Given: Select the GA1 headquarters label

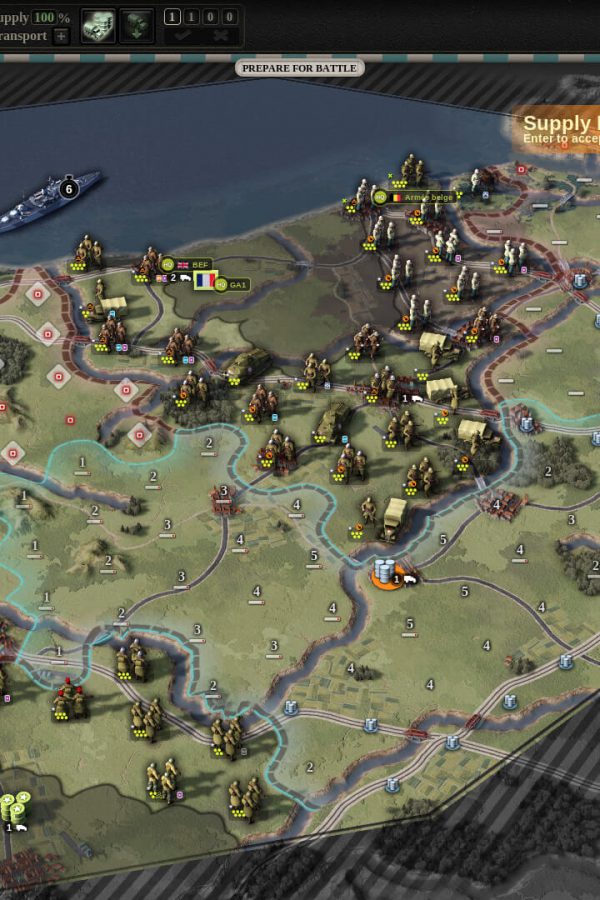Looking at the screenshot, I should click(232, 285).
